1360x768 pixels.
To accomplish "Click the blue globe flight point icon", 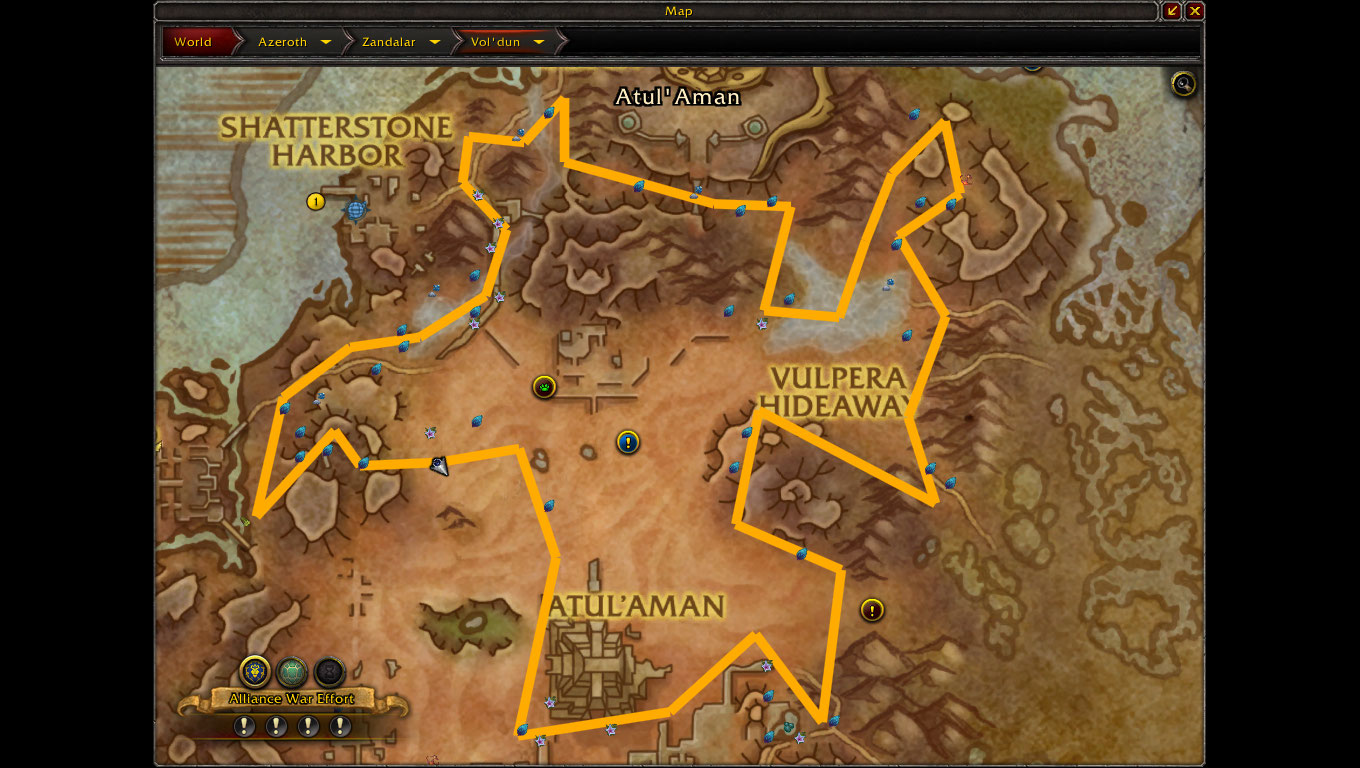I will (x=355, y=210).
